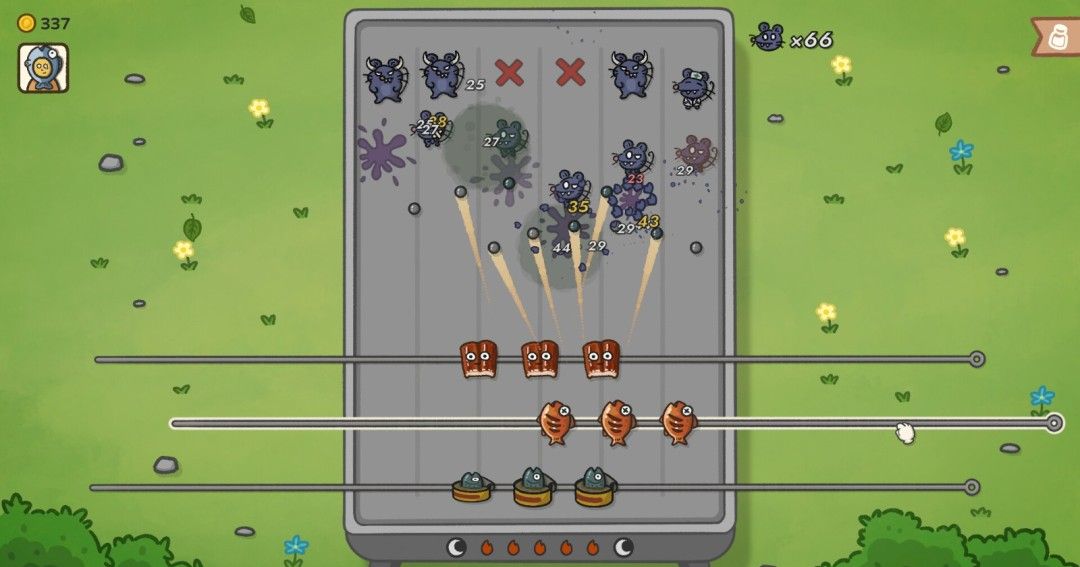Screen dimensions: 1080x567
Task: Open the fish-hat character portrait
Action: point(43,68)
